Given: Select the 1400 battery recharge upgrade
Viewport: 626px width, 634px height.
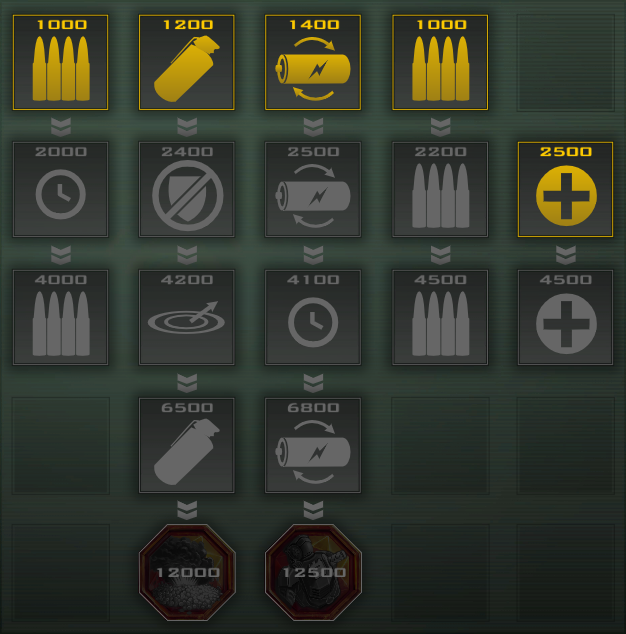Looking at the screenshot, I should 313,62.
